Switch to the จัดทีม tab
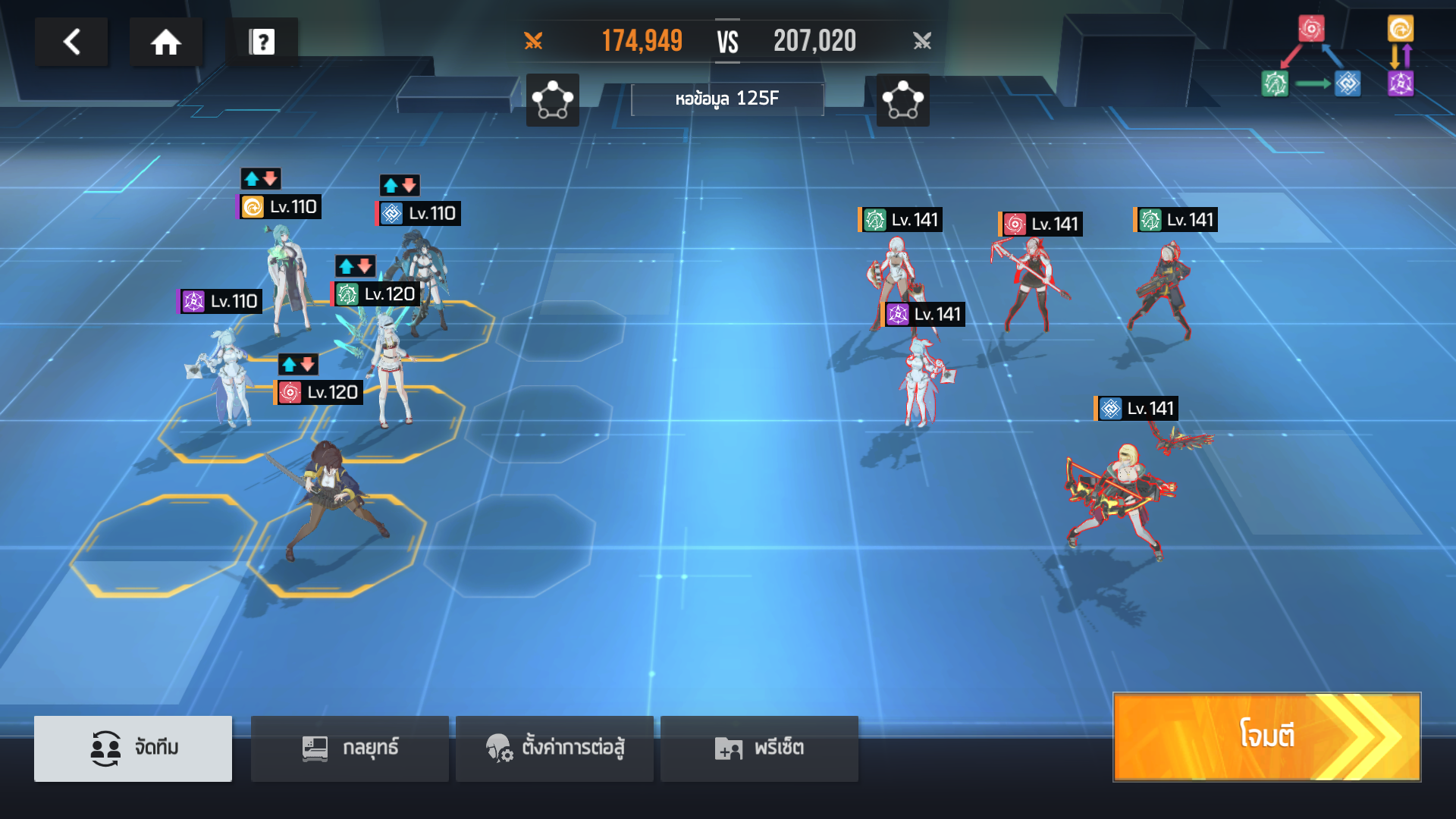This screenshot has height=819, width=1456. tap(133, 748)
